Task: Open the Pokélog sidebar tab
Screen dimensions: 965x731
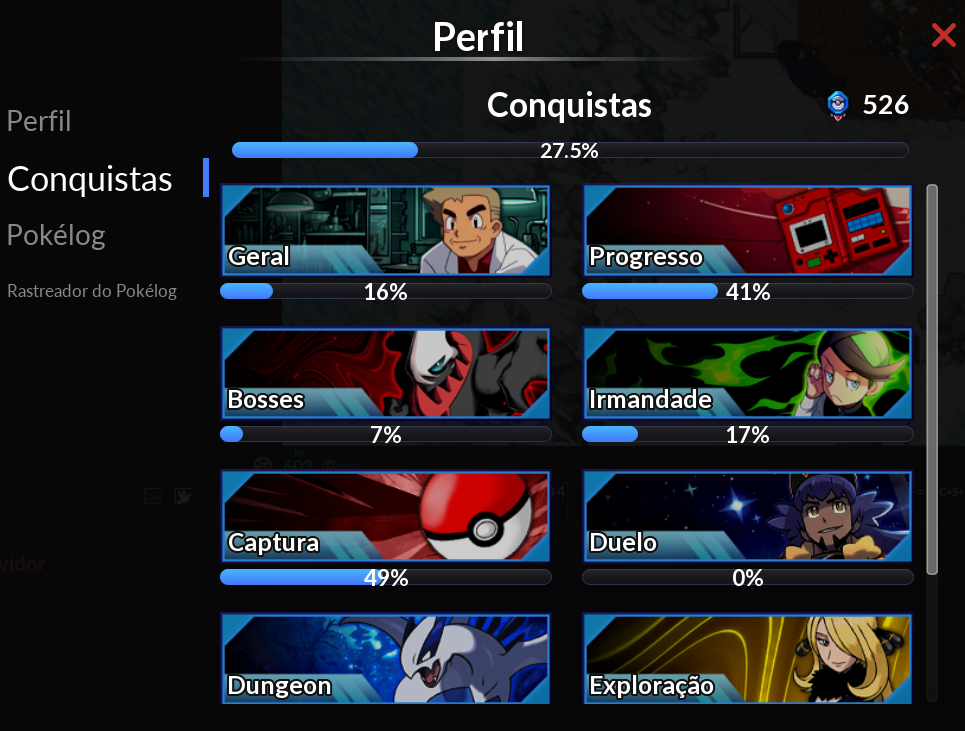Action: 56,236
